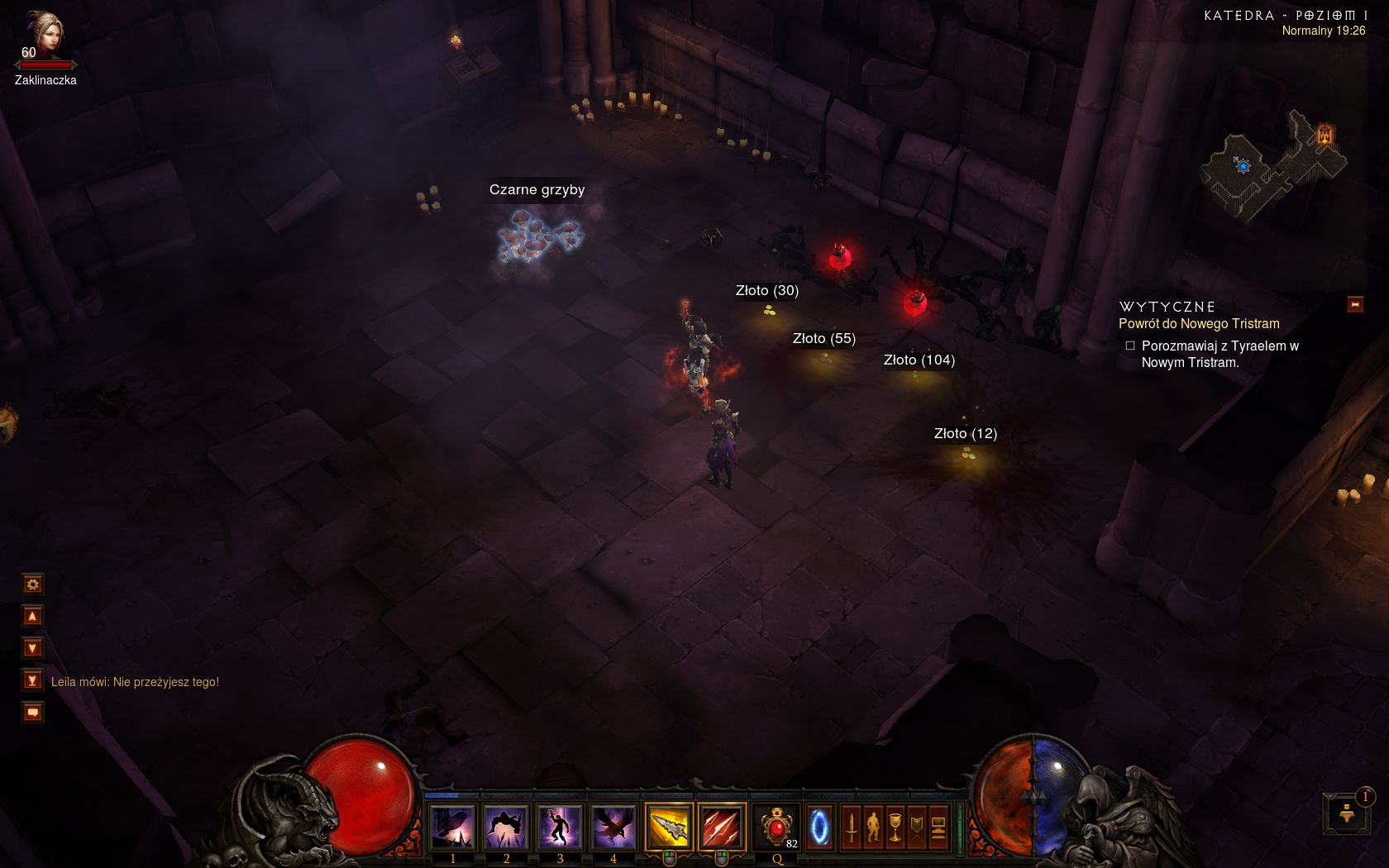Open the character inventory figure icon
1389x868 pixels.
(873, 827)
